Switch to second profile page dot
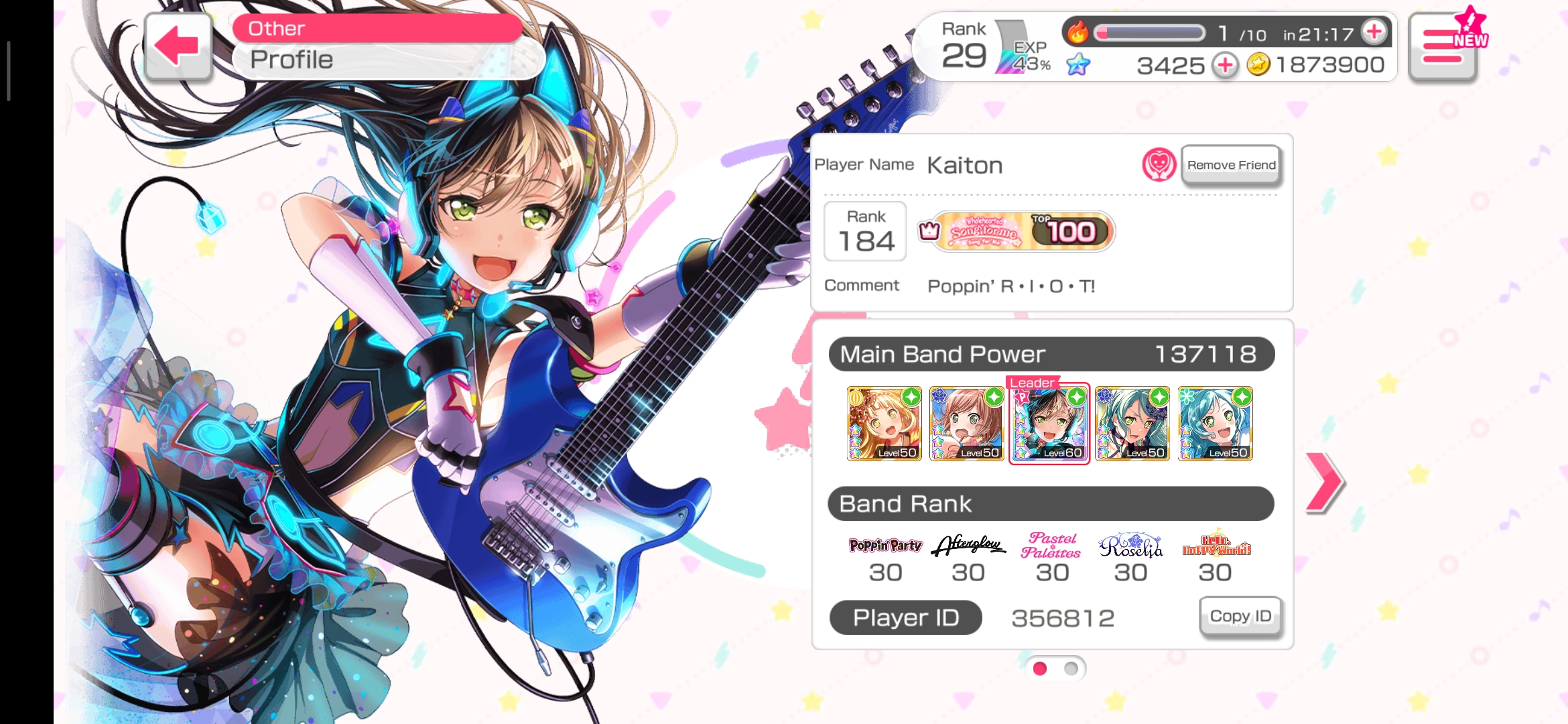 (x=1071, y=668)
